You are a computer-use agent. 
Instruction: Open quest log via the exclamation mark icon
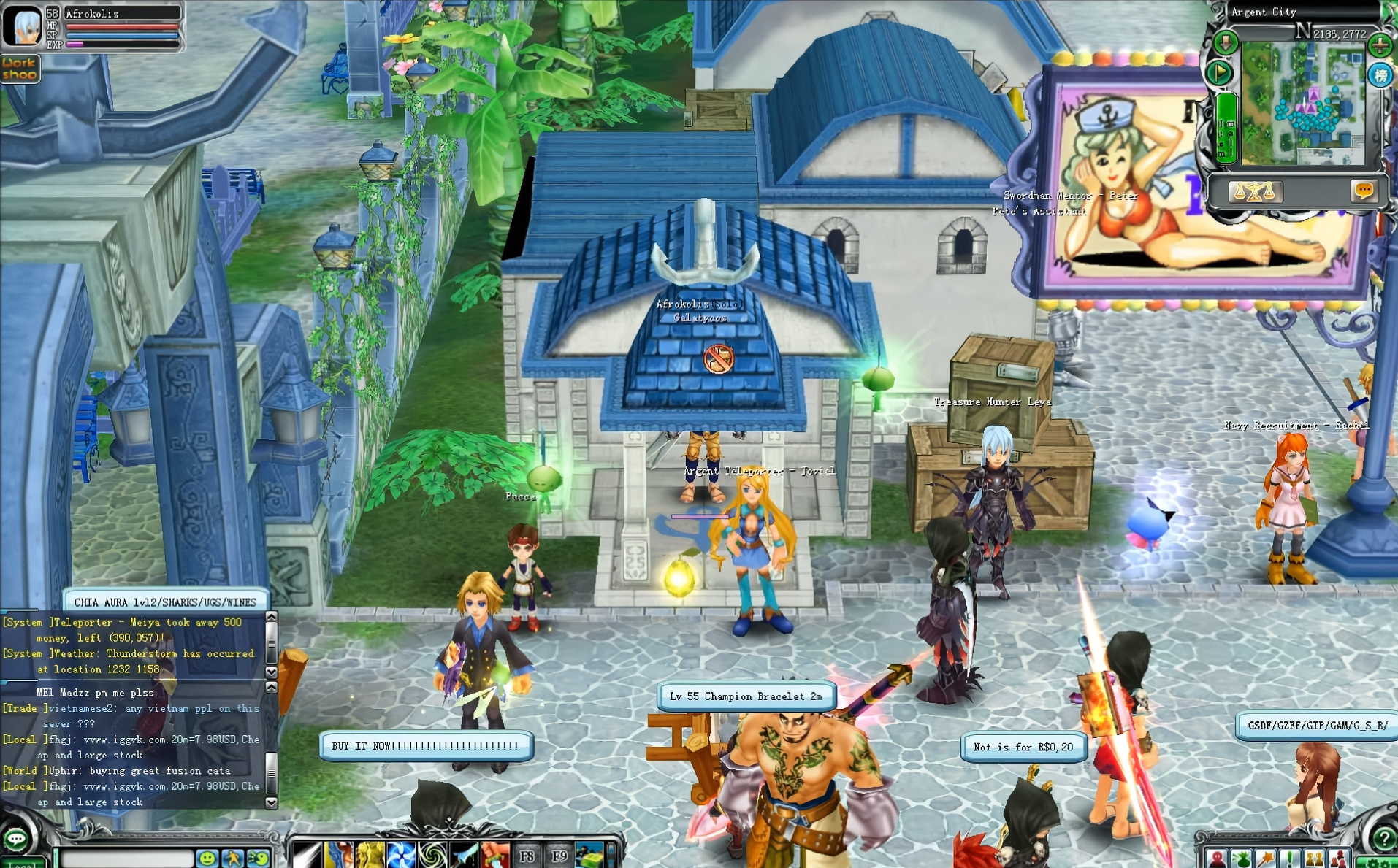point(1289,859)
